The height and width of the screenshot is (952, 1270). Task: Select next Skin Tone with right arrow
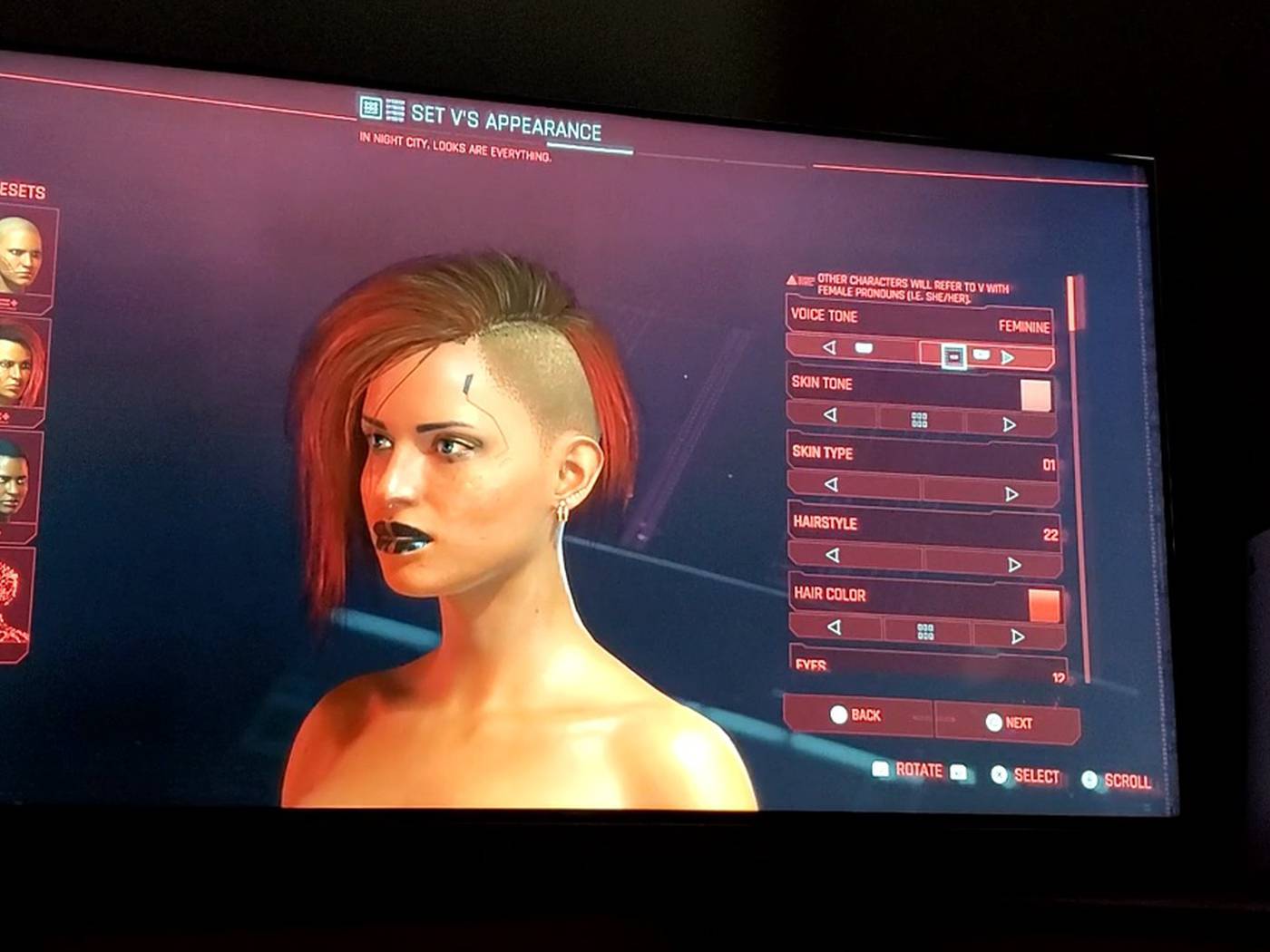1010,424
